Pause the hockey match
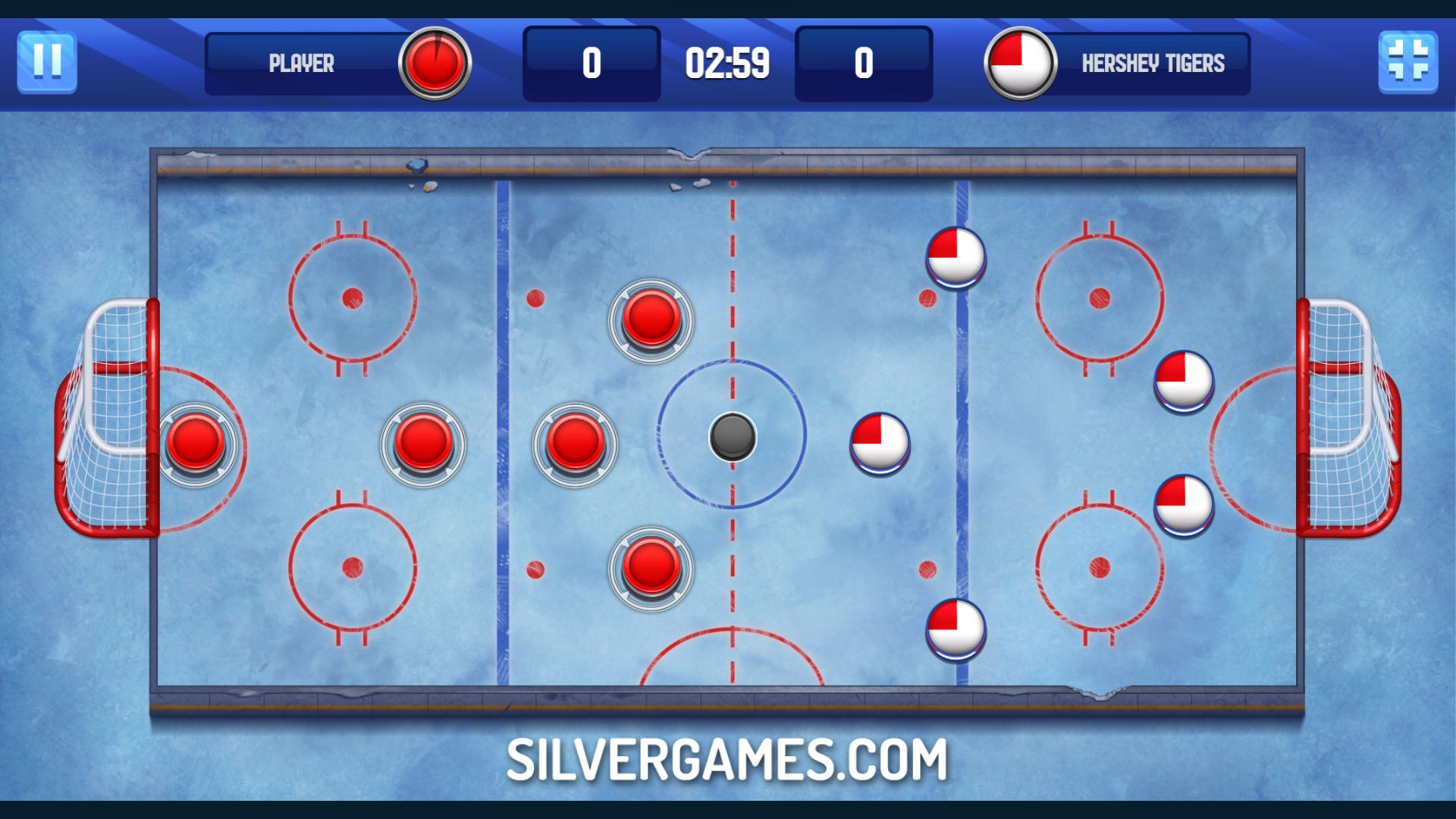This screenshot has height=819, width=1456. [x=47, y=62]
